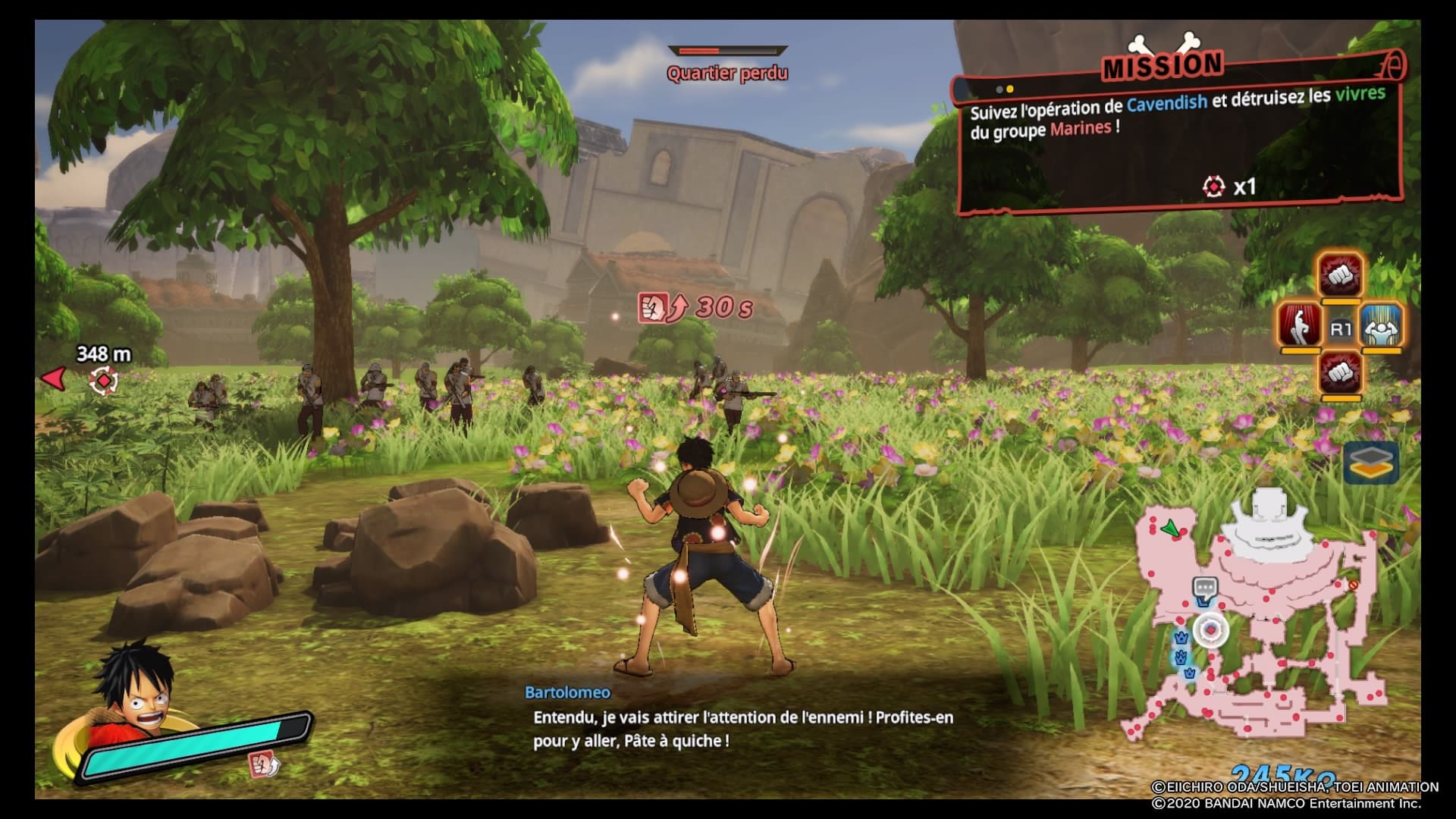Select the speech bubble marker on minimap
Screen dimensions: 1456x819
coord(1204,588)
